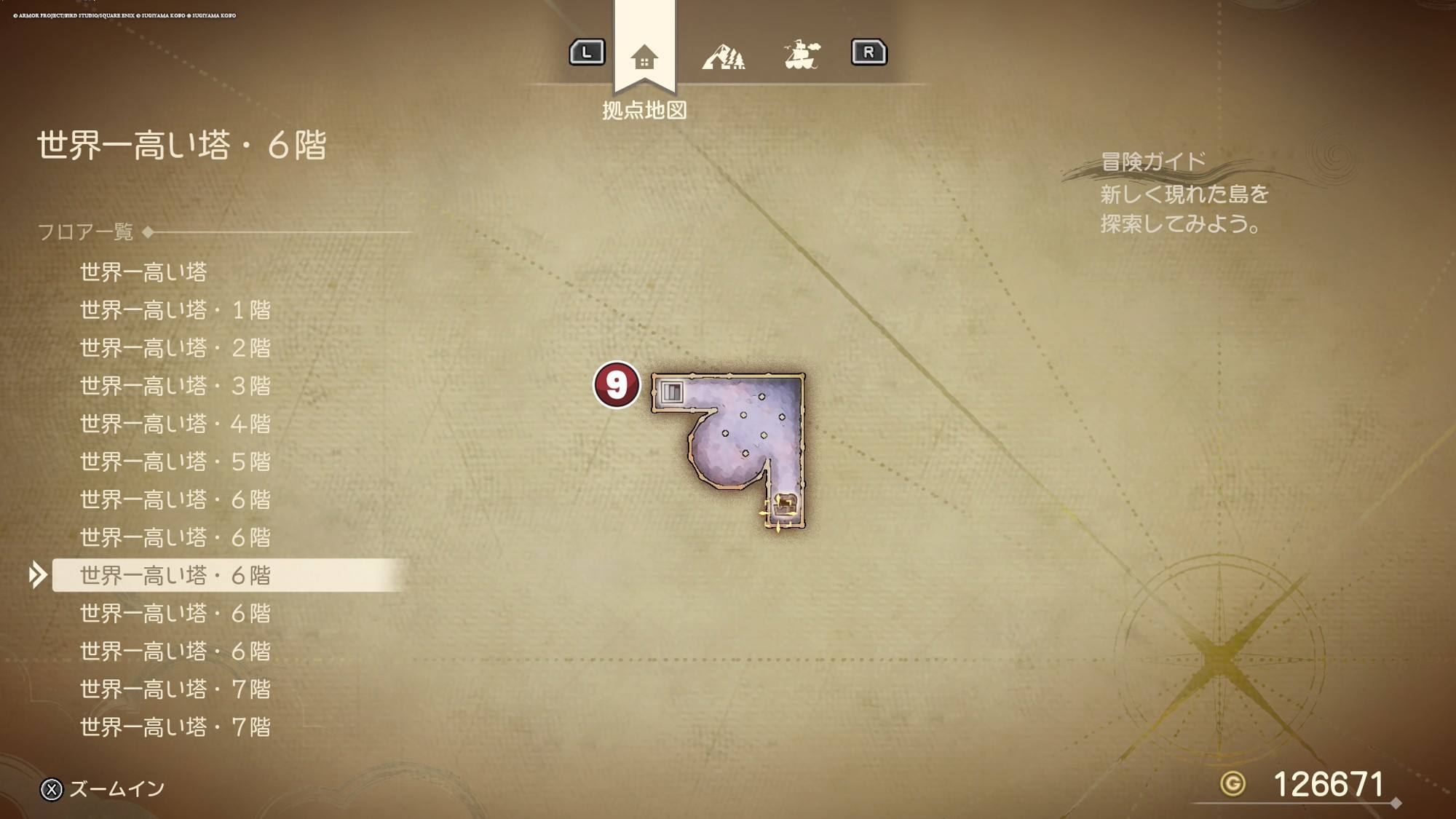Click the red number 9 map marker
The height and width of the screenshot is (819, 1456).
coord(617,385)
